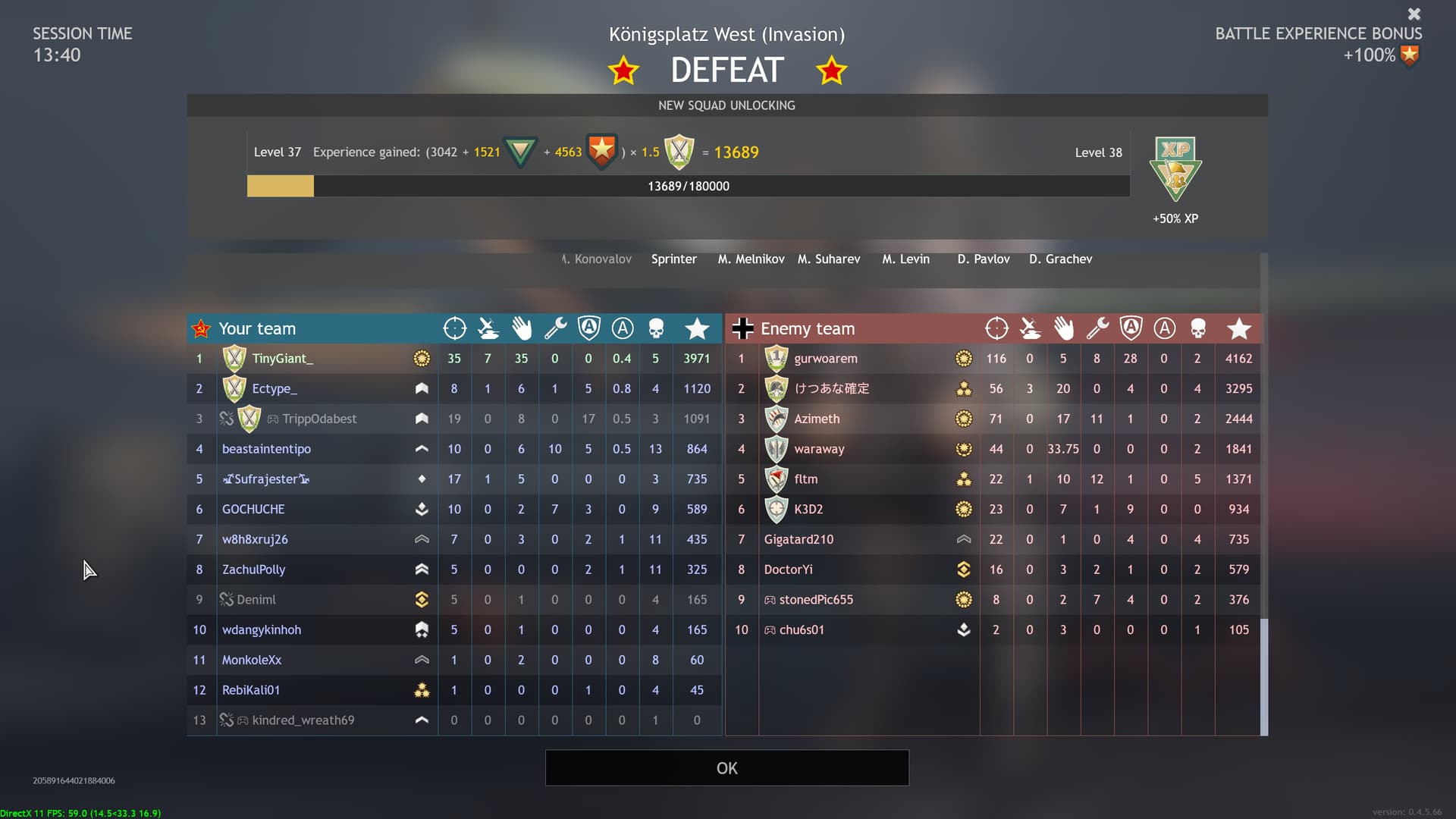1456x819 pixels.
Task: Click the close X in the top-right corner
Action: coord(1414,14)
